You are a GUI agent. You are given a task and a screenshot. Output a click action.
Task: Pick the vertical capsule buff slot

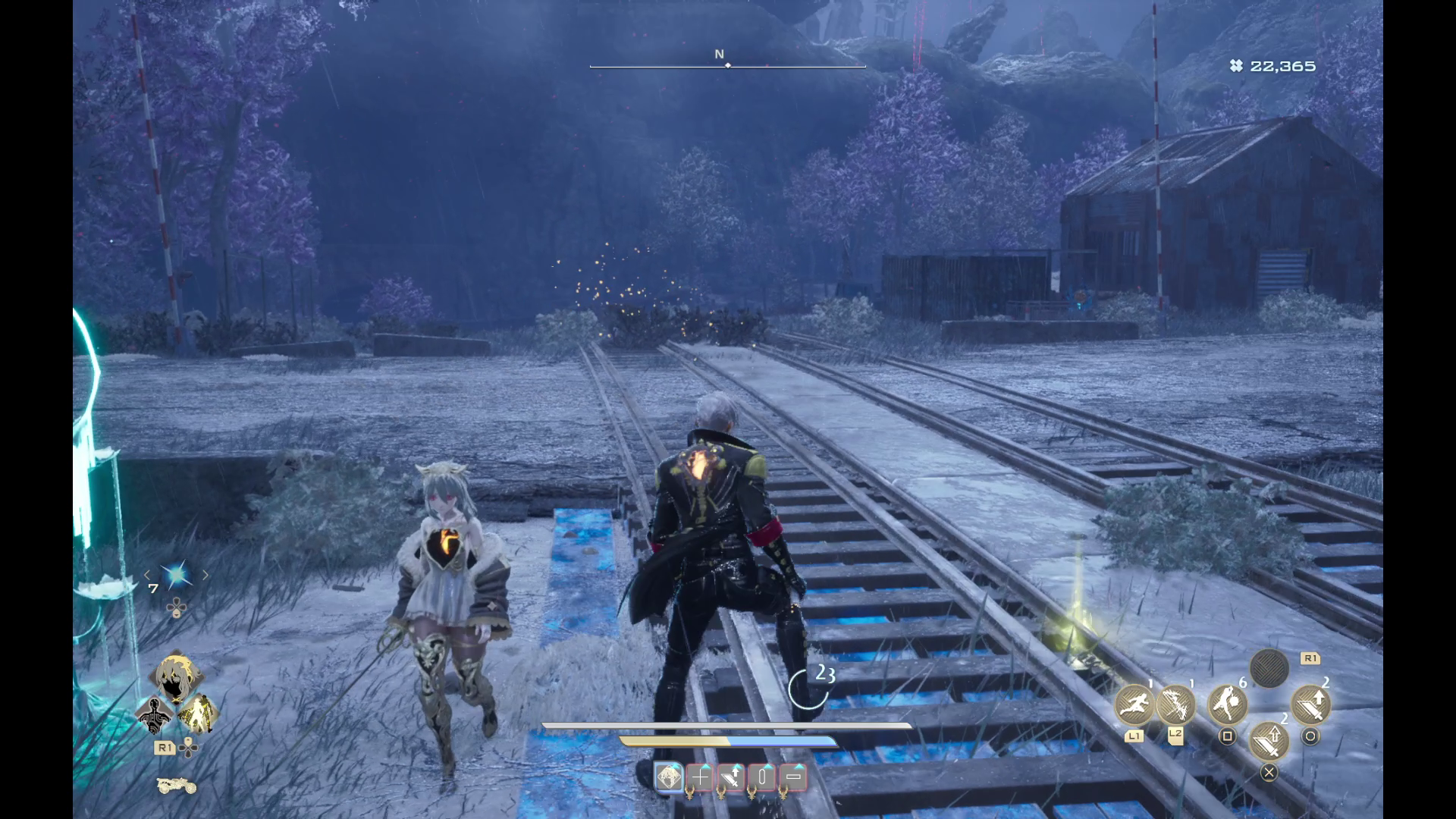point(763,777)
